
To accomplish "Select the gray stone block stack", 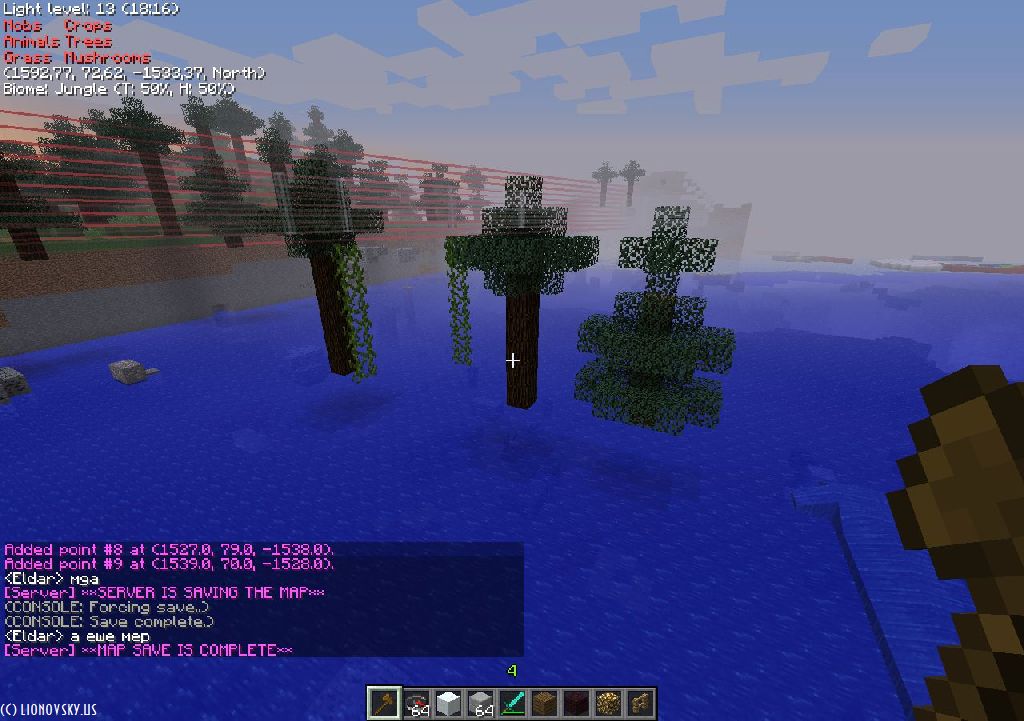I will pyautogui.click(x=480, y=703).
